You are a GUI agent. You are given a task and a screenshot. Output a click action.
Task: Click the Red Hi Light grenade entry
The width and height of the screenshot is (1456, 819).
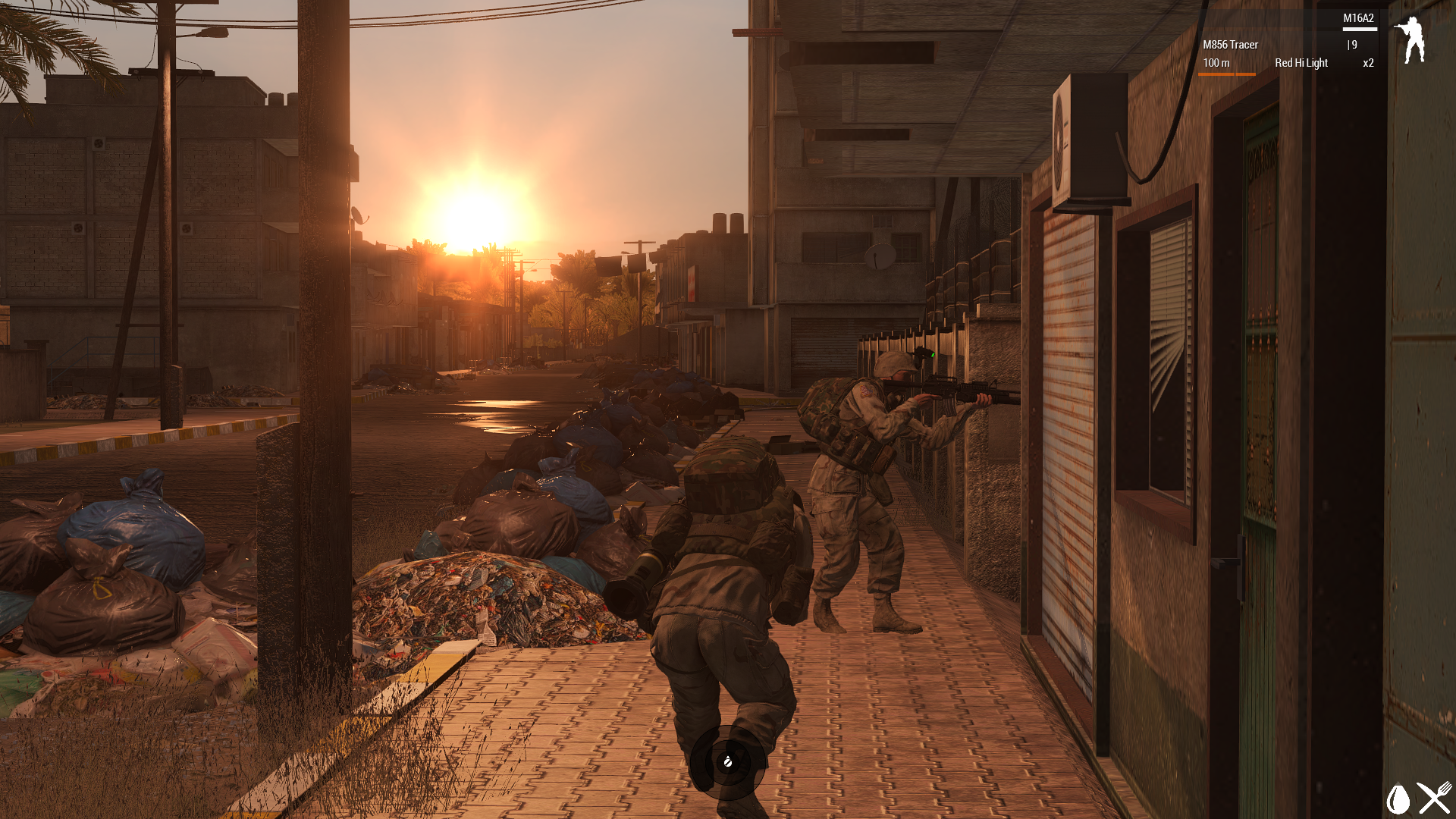tap(1301, 63)
